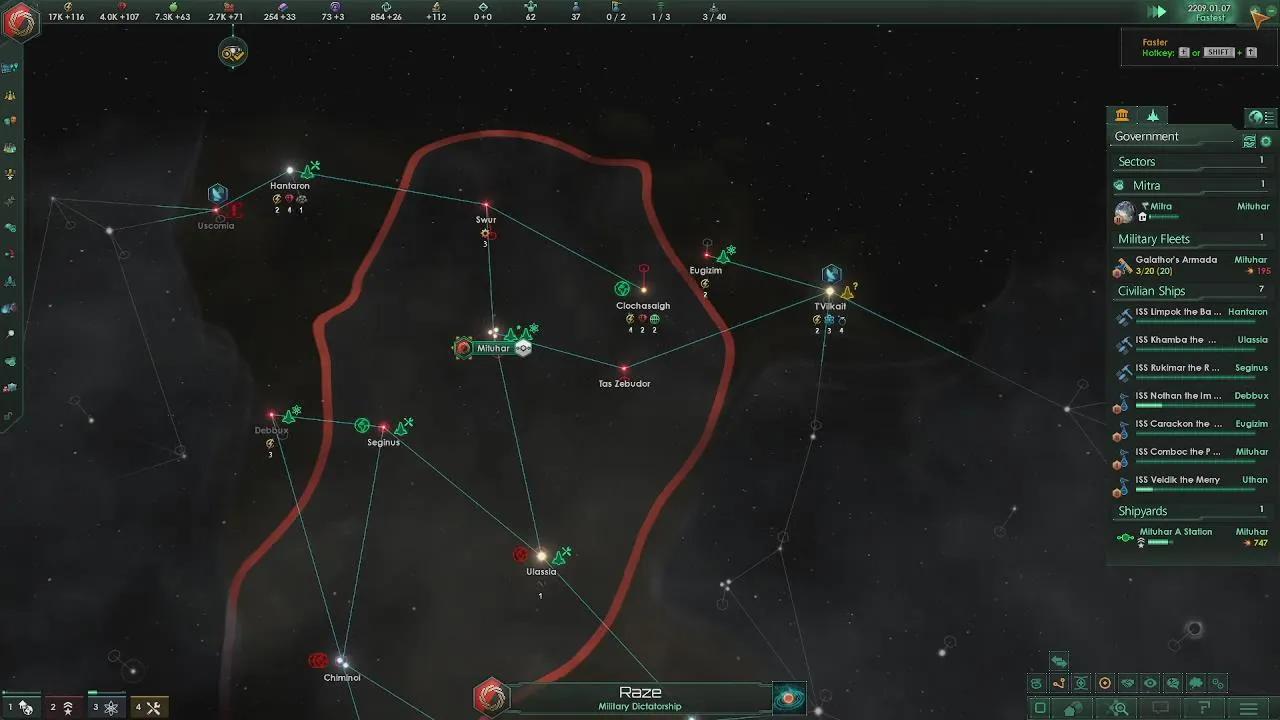This screenshot has height=720, width=1280.
Task: Toggle the handshake diplomatic map mode
Action: pyautogui.click(x=1128, y=684)
